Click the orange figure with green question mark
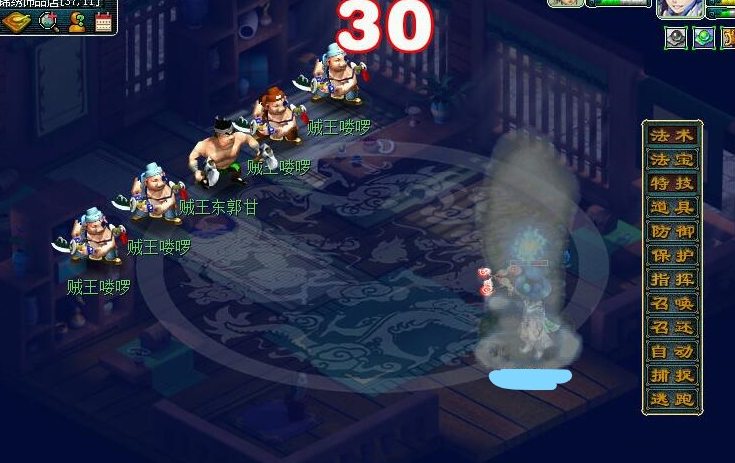 [76, 21]
